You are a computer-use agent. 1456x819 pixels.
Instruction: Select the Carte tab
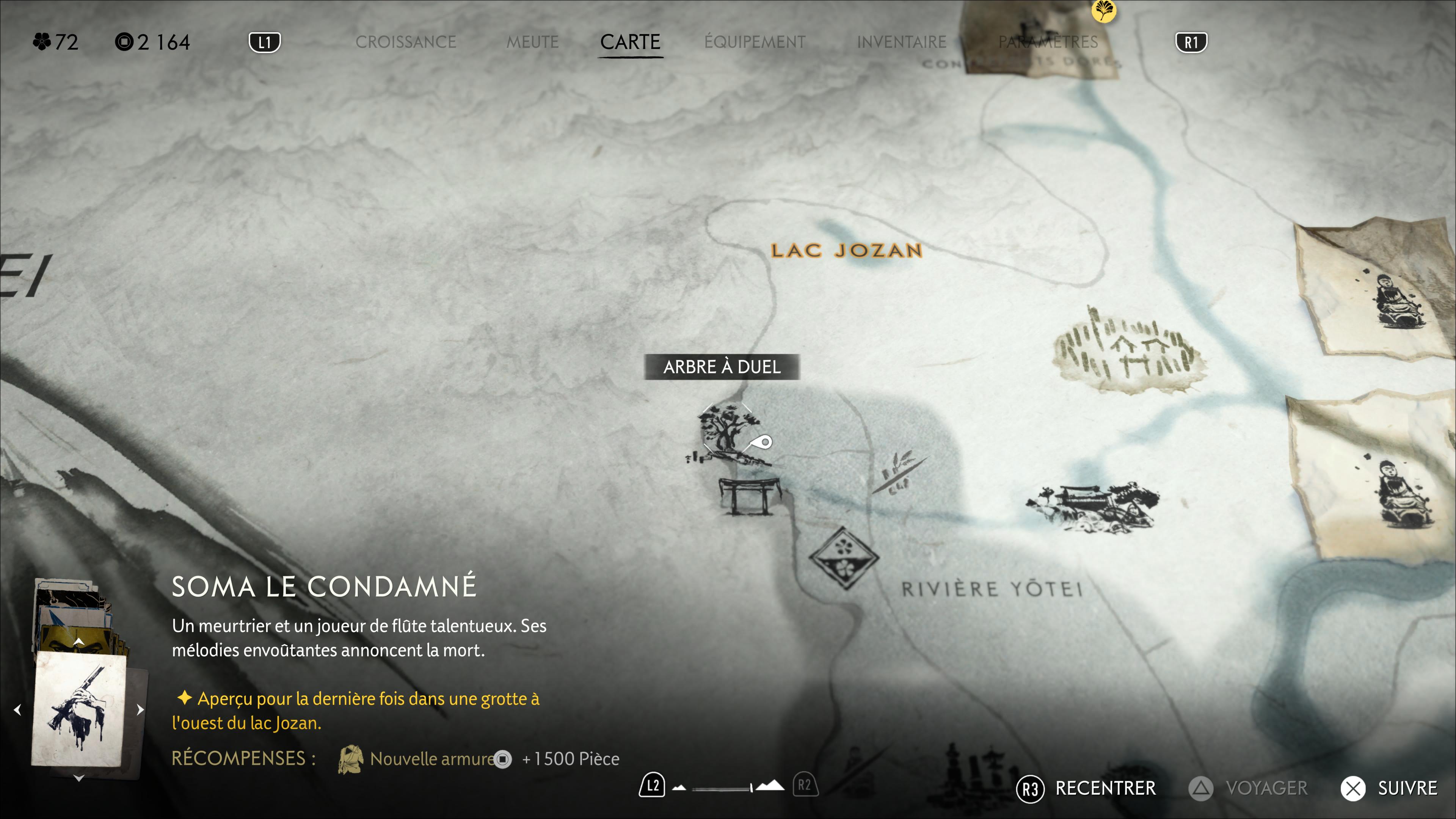(x=630, y=42)
